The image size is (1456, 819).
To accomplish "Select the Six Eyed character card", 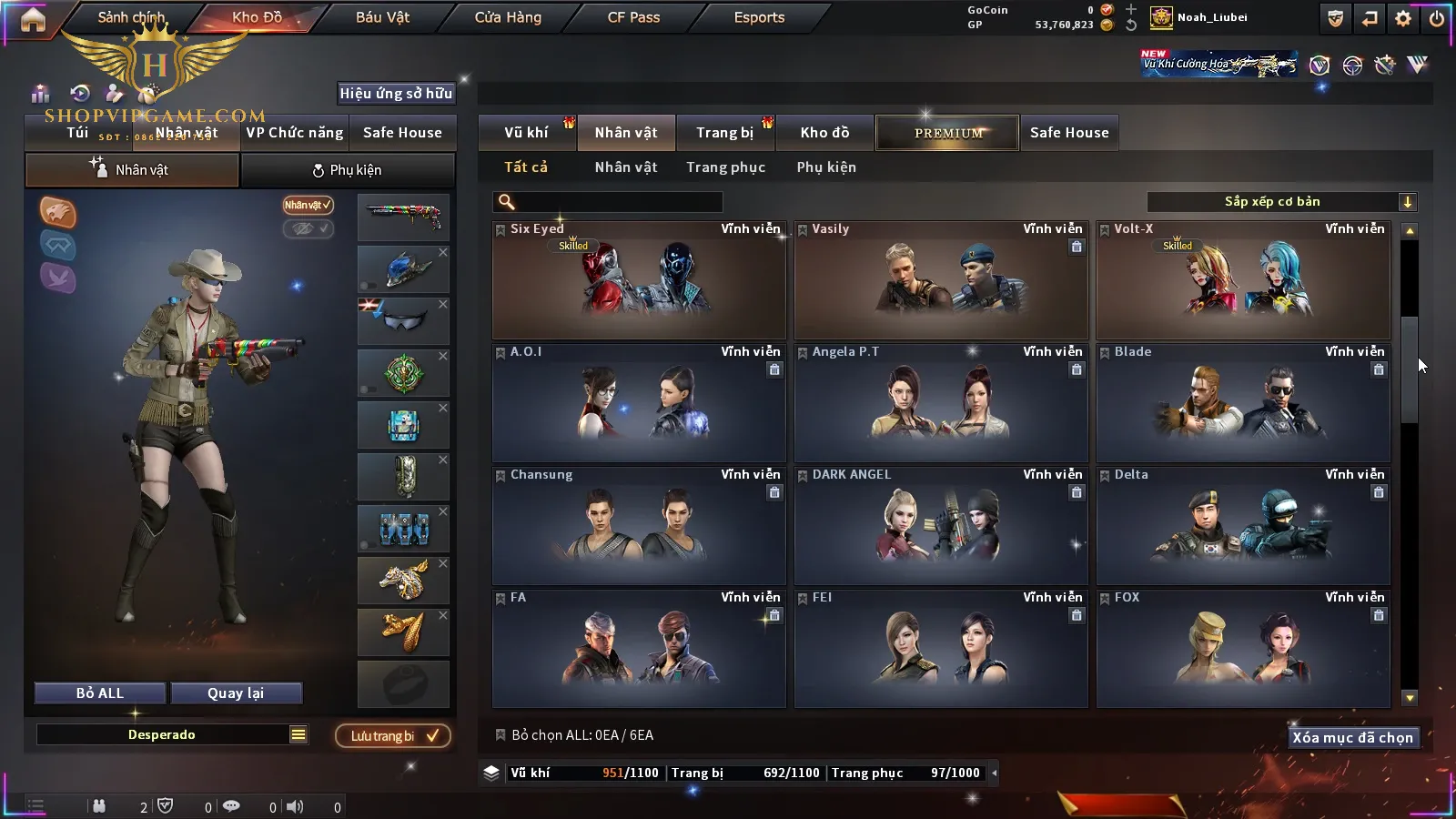I will 639,280.
